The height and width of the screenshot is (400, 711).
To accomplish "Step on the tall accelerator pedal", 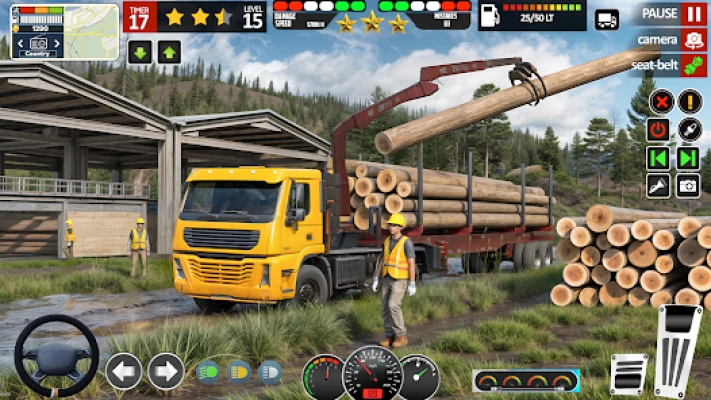I will coord(679,350).
